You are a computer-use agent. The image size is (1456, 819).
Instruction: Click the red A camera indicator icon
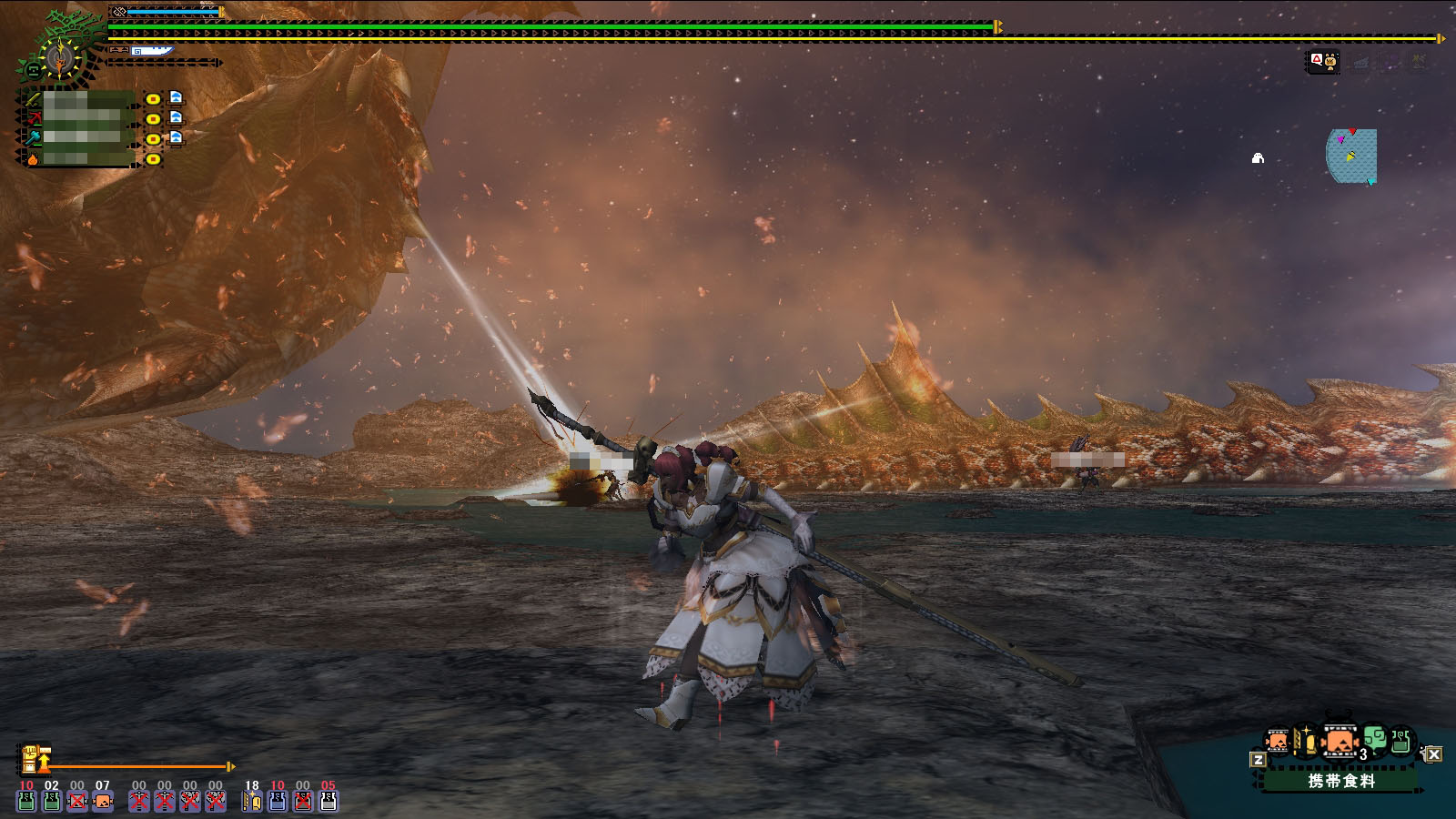[x=1316, y=60]
